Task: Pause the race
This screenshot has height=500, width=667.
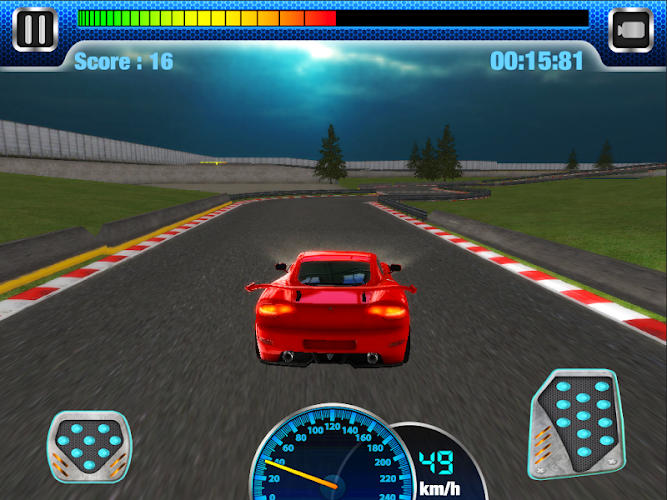Action: (x=35, y=27)
